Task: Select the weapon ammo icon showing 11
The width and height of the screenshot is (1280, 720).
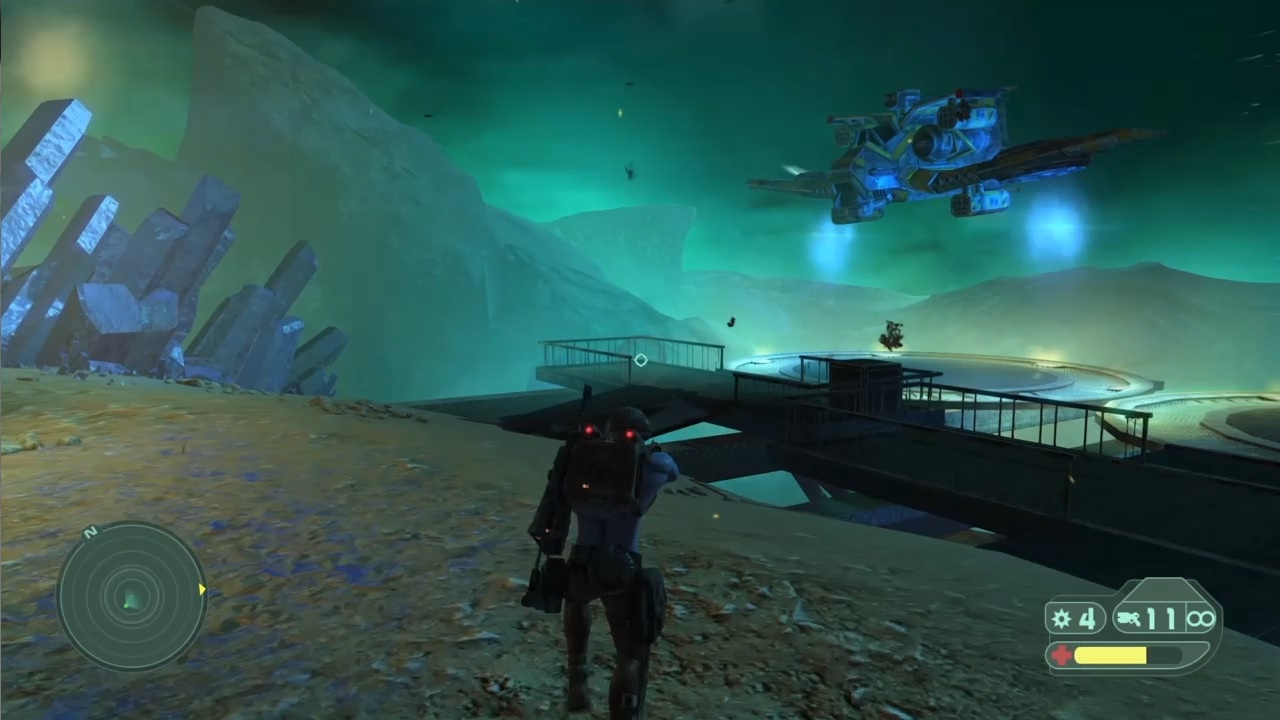Action: click(1128, 619)
